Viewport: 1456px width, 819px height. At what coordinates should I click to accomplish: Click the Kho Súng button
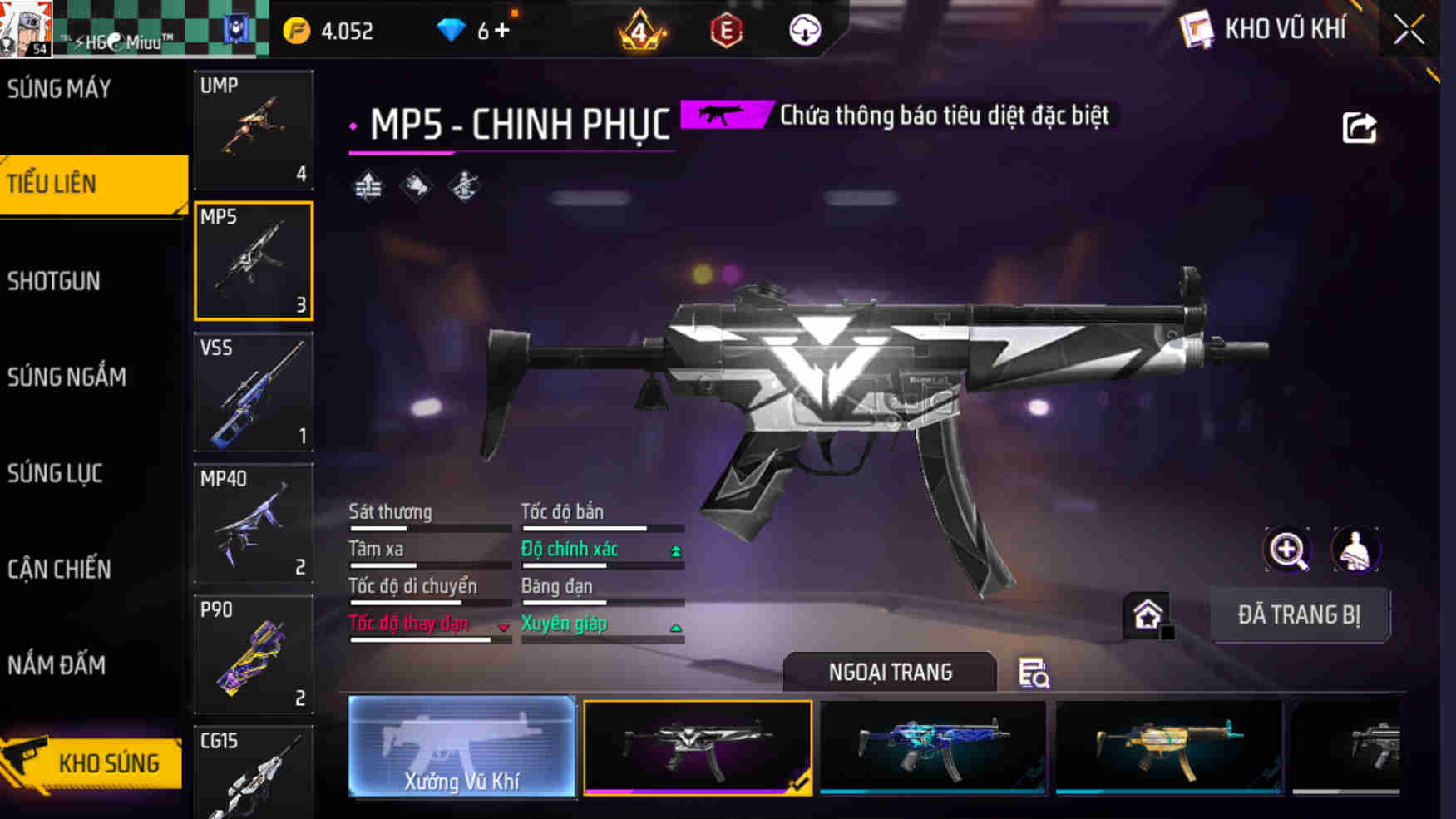pyautogui.click(x=93, y=762)
